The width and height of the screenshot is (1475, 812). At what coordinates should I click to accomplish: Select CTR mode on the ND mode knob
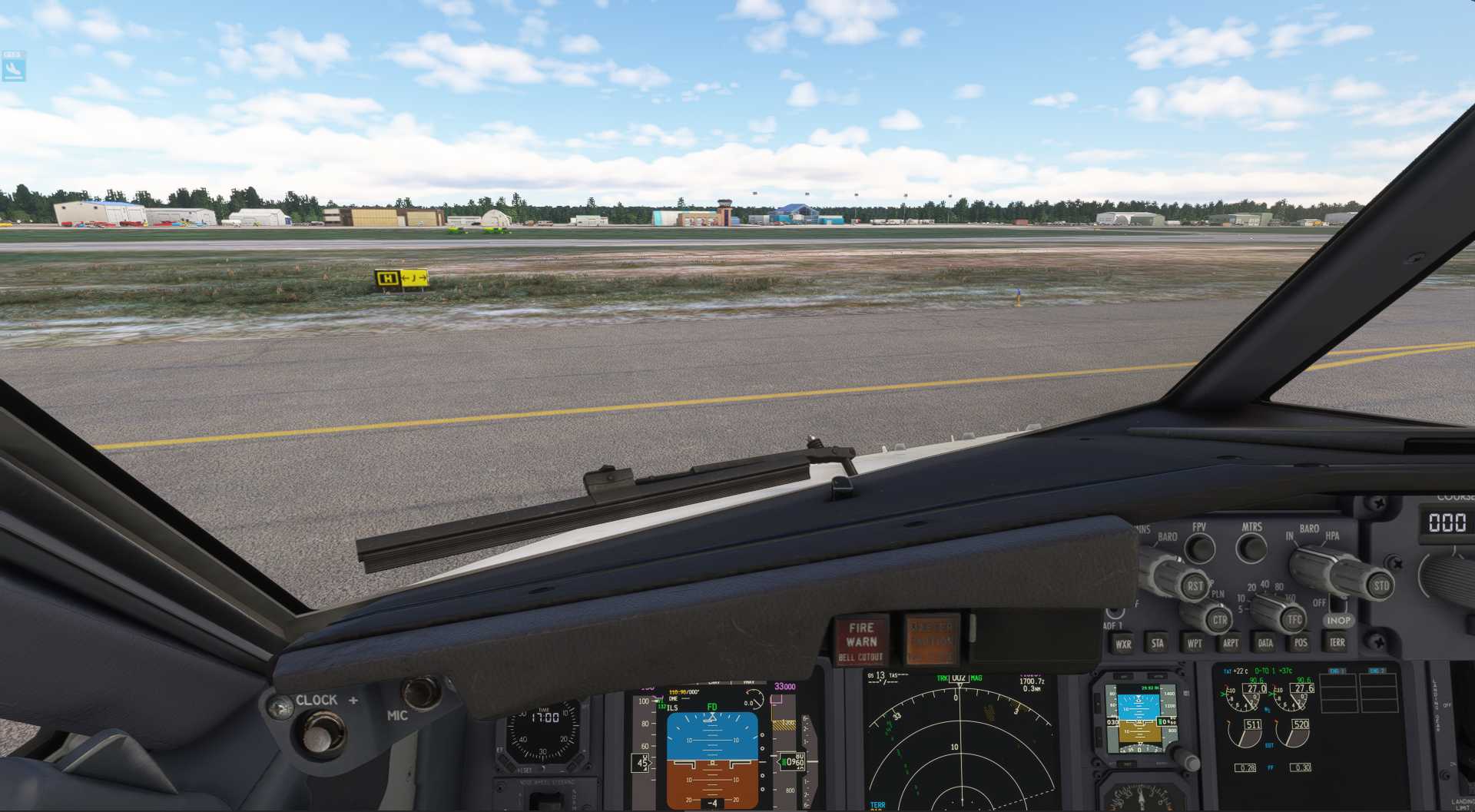(x=1220, y=620)
